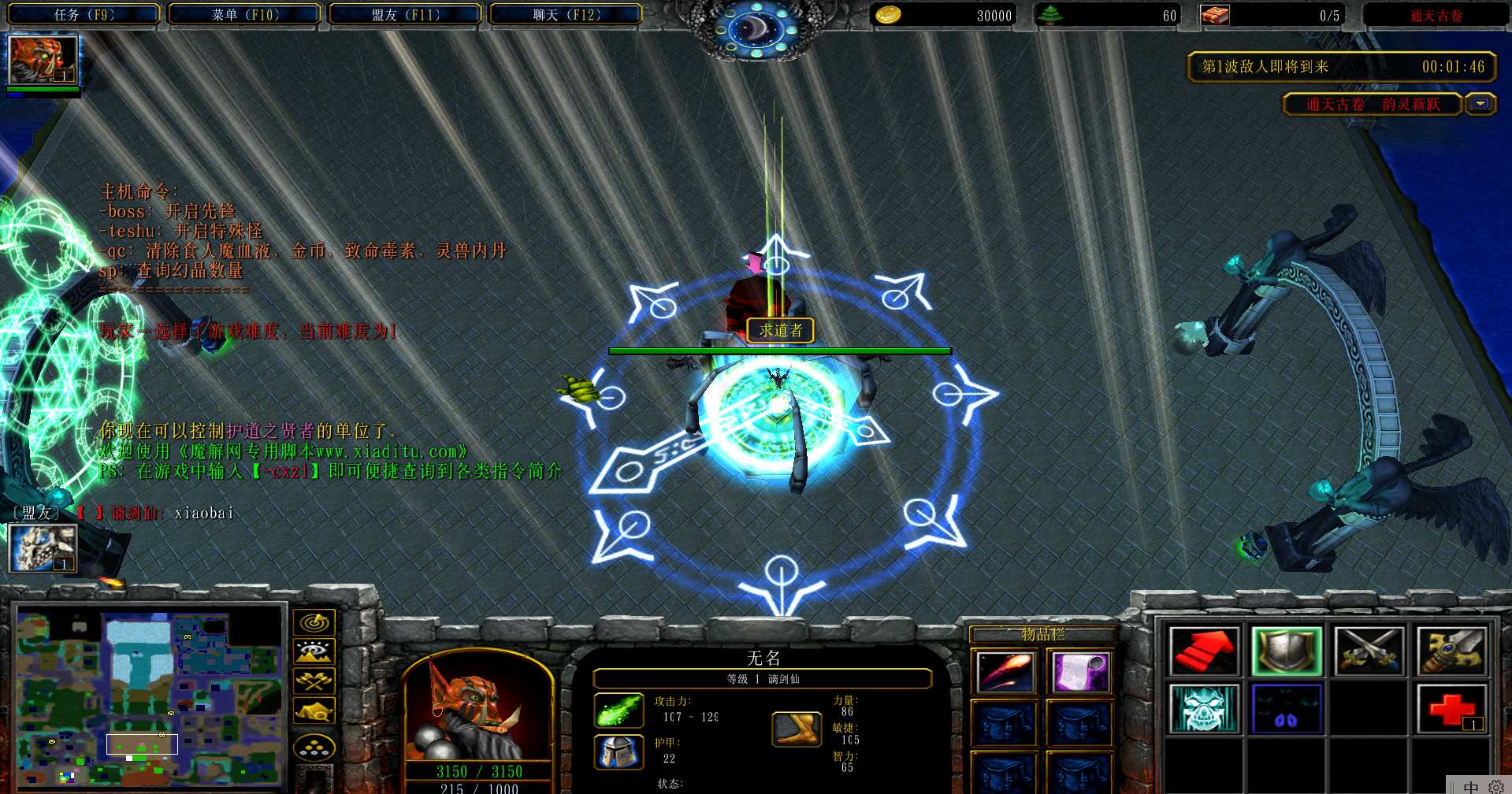This screenshot has height=794, width=1512.
Task: Select the shield hold position command
Action: (1286, 651)
